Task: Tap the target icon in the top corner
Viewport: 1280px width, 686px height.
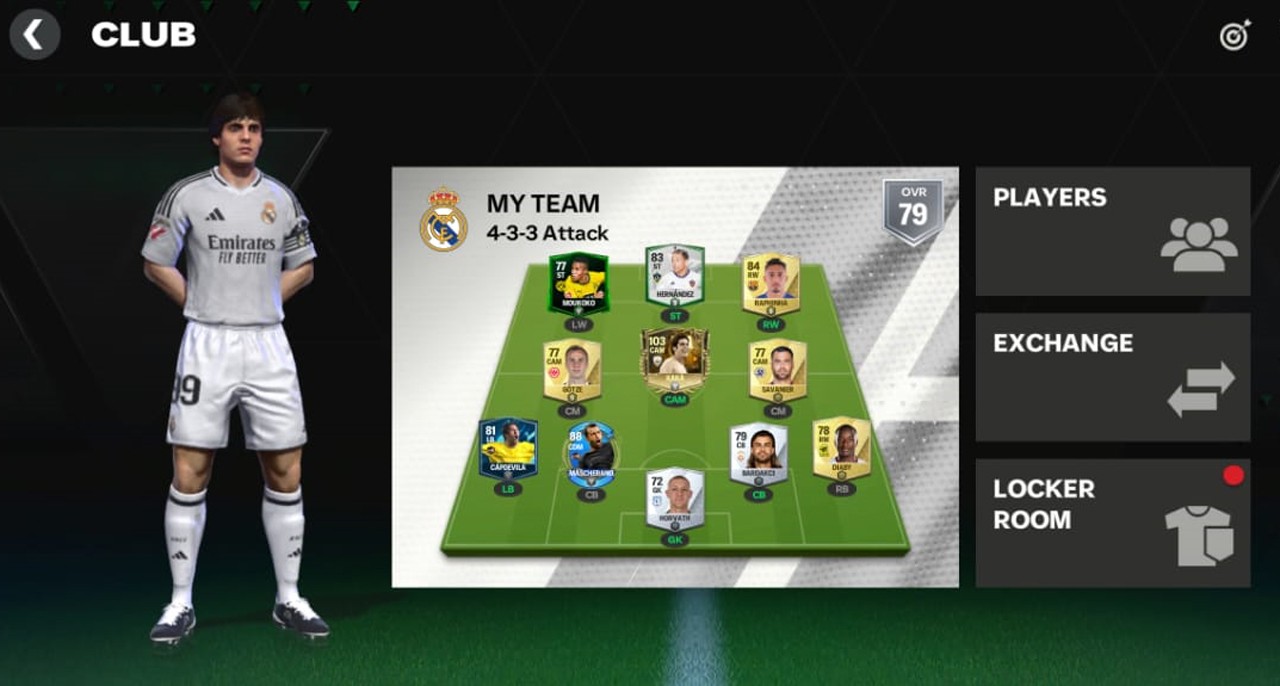Action: 1235,36
